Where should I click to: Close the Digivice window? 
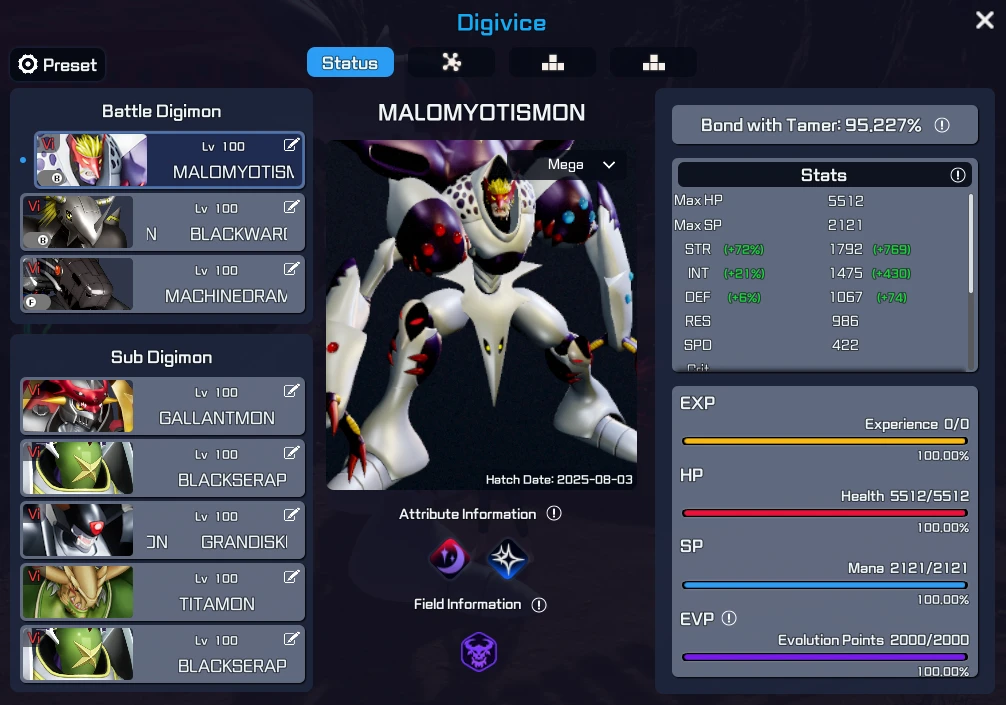pyautogui.click(x=984, y=21)
